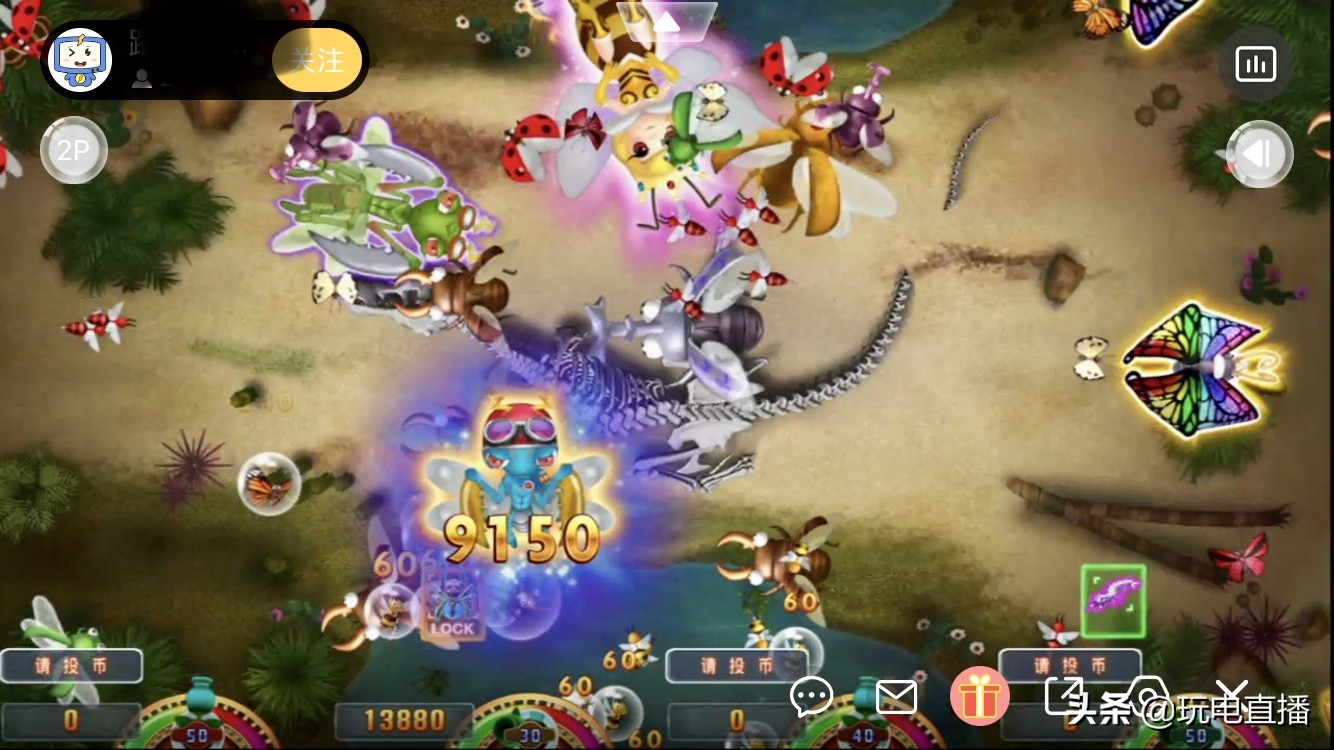Tap the streamer's cartoon TV avatar
The width and height of the screenshot is (1334, 750).
click(x=81, y=60)
